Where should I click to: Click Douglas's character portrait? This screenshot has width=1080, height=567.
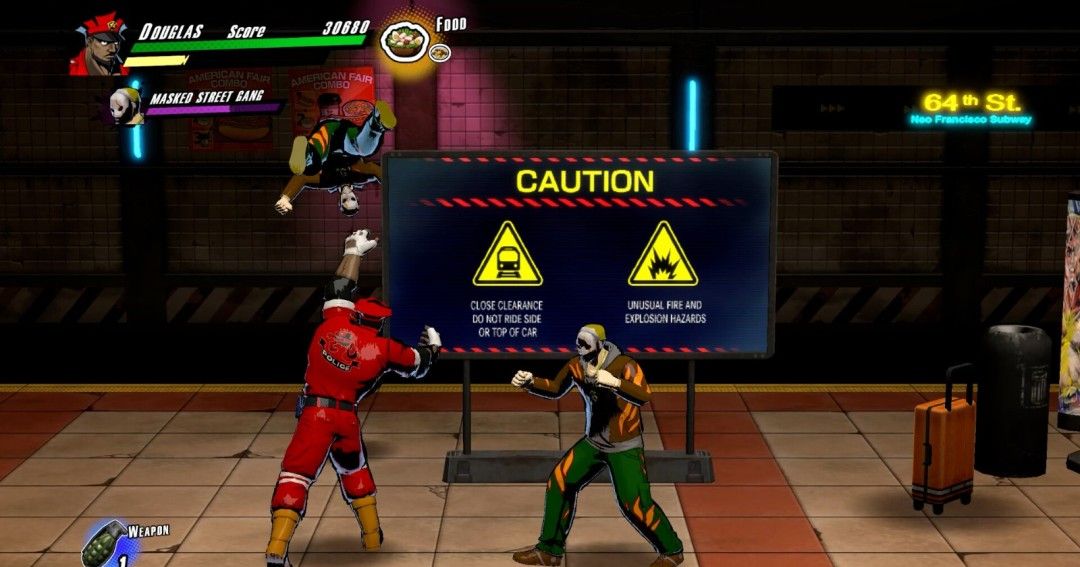98,44
